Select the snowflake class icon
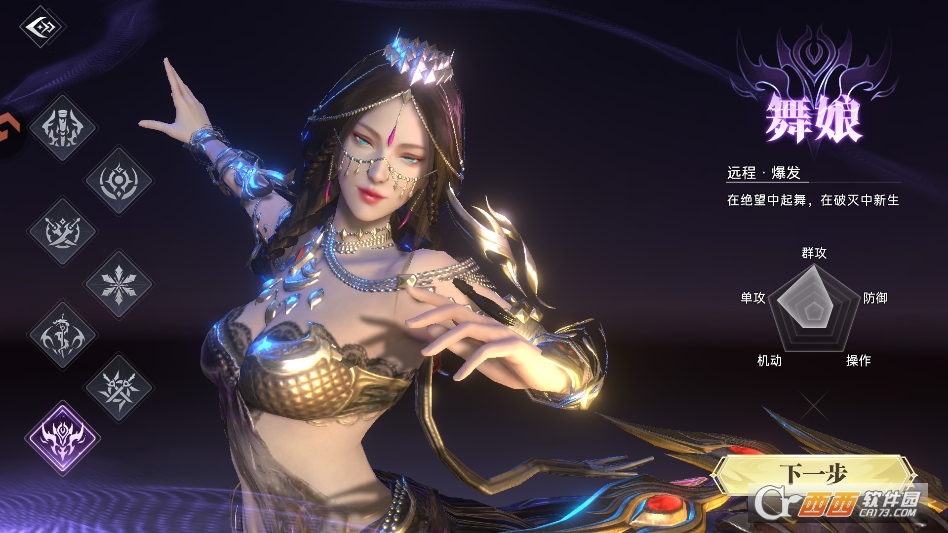948x533 pixels. (119, 284)
